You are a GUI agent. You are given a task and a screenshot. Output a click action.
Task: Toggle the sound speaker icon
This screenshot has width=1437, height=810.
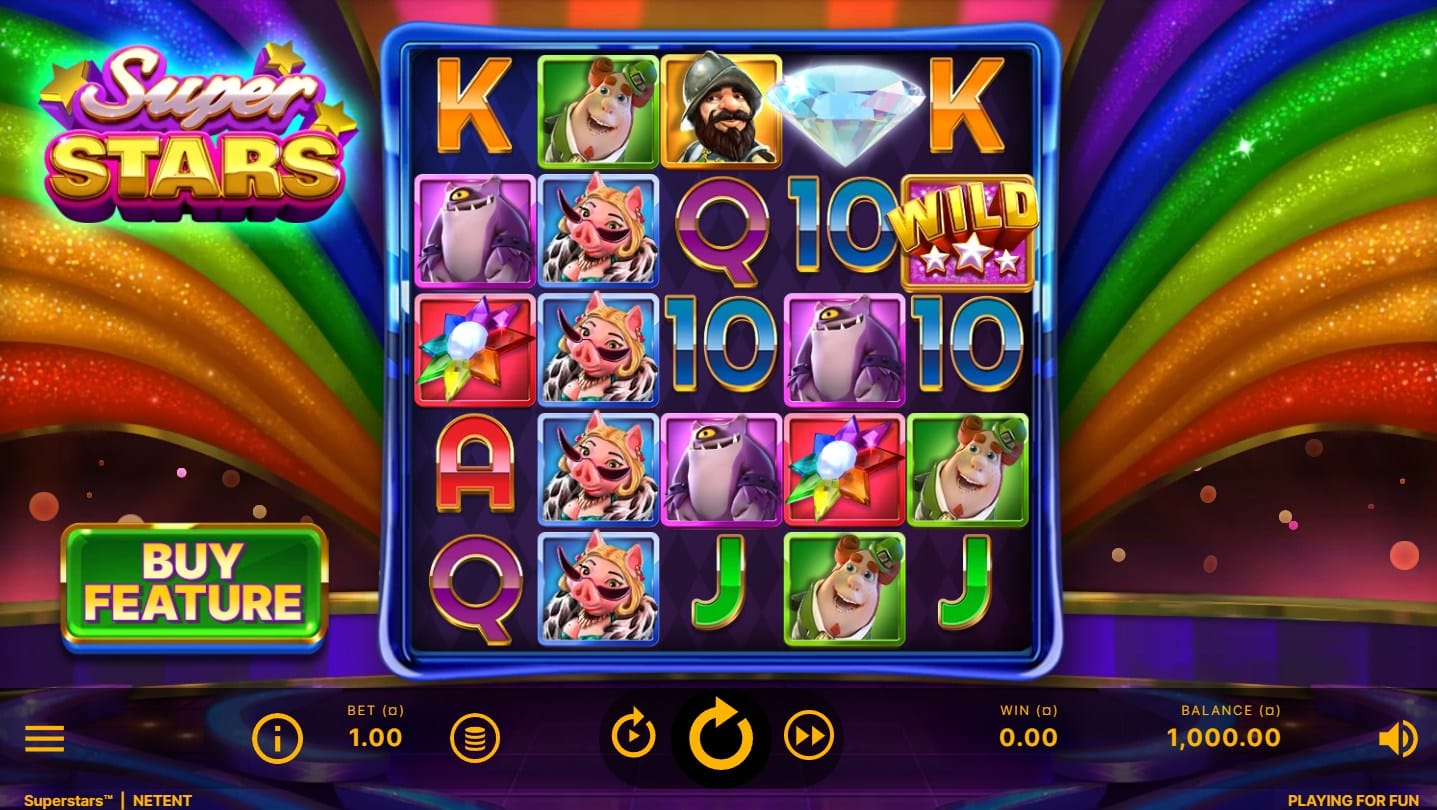pos(1397,739)
